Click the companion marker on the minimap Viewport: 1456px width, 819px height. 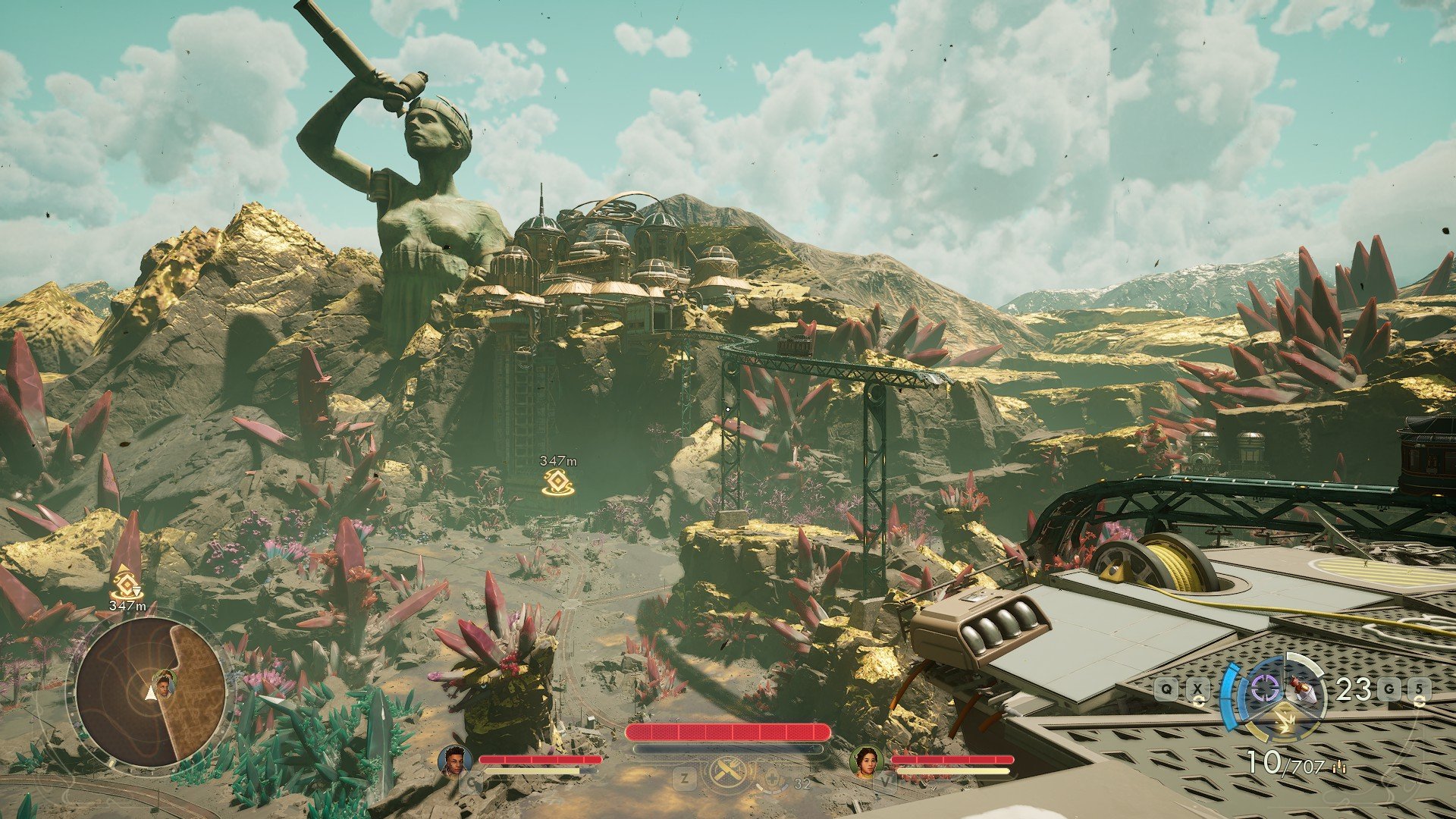click(164, 682)
